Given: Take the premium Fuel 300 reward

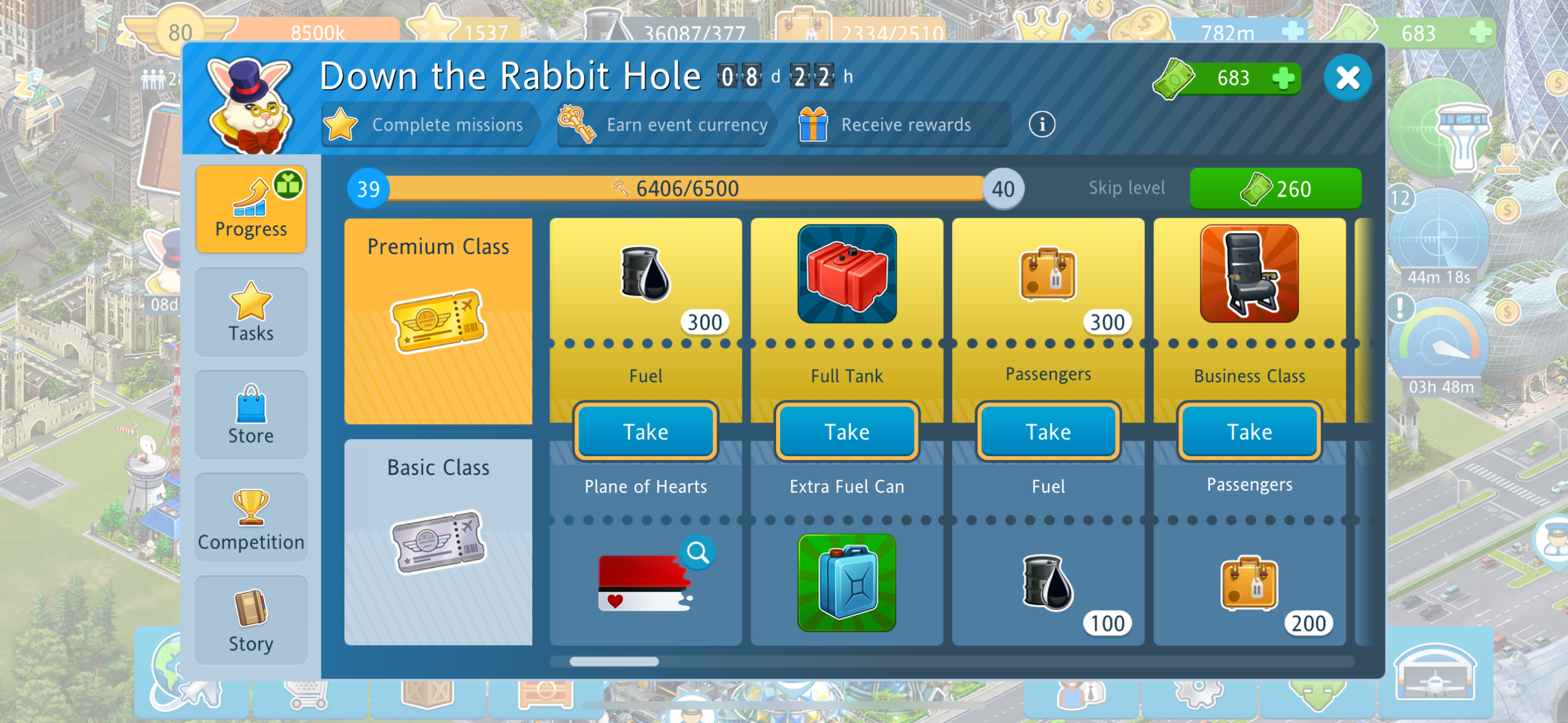Looking at the screenshot, I should pos(645,432).
